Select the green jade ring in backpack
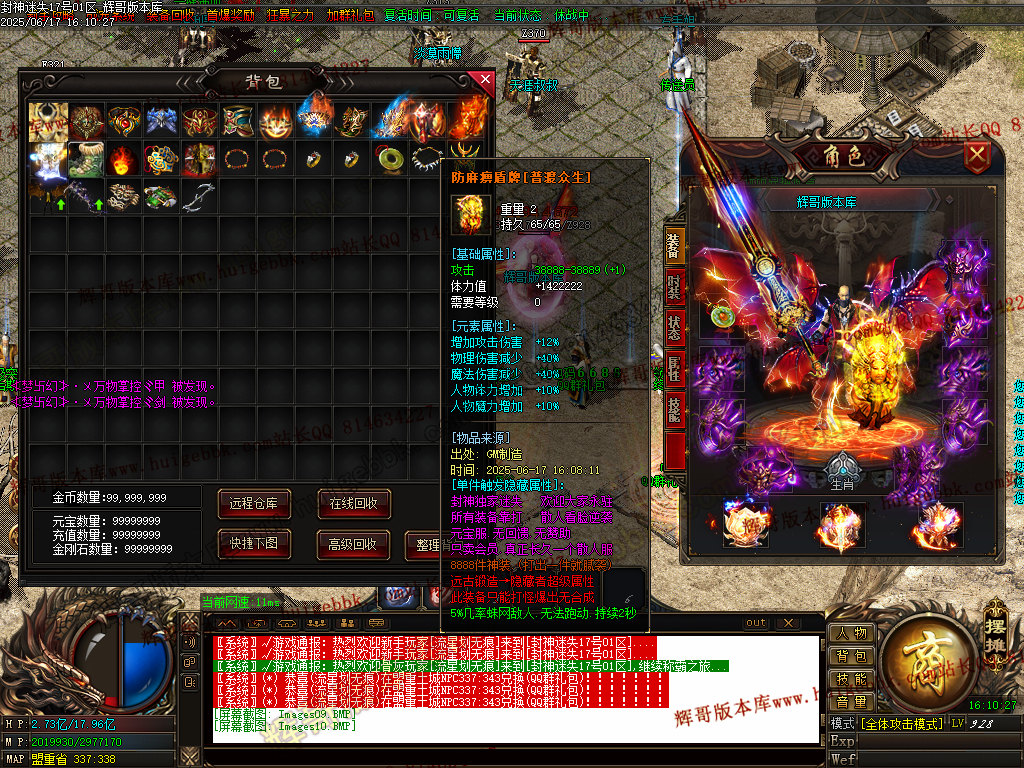 point(390,158)
